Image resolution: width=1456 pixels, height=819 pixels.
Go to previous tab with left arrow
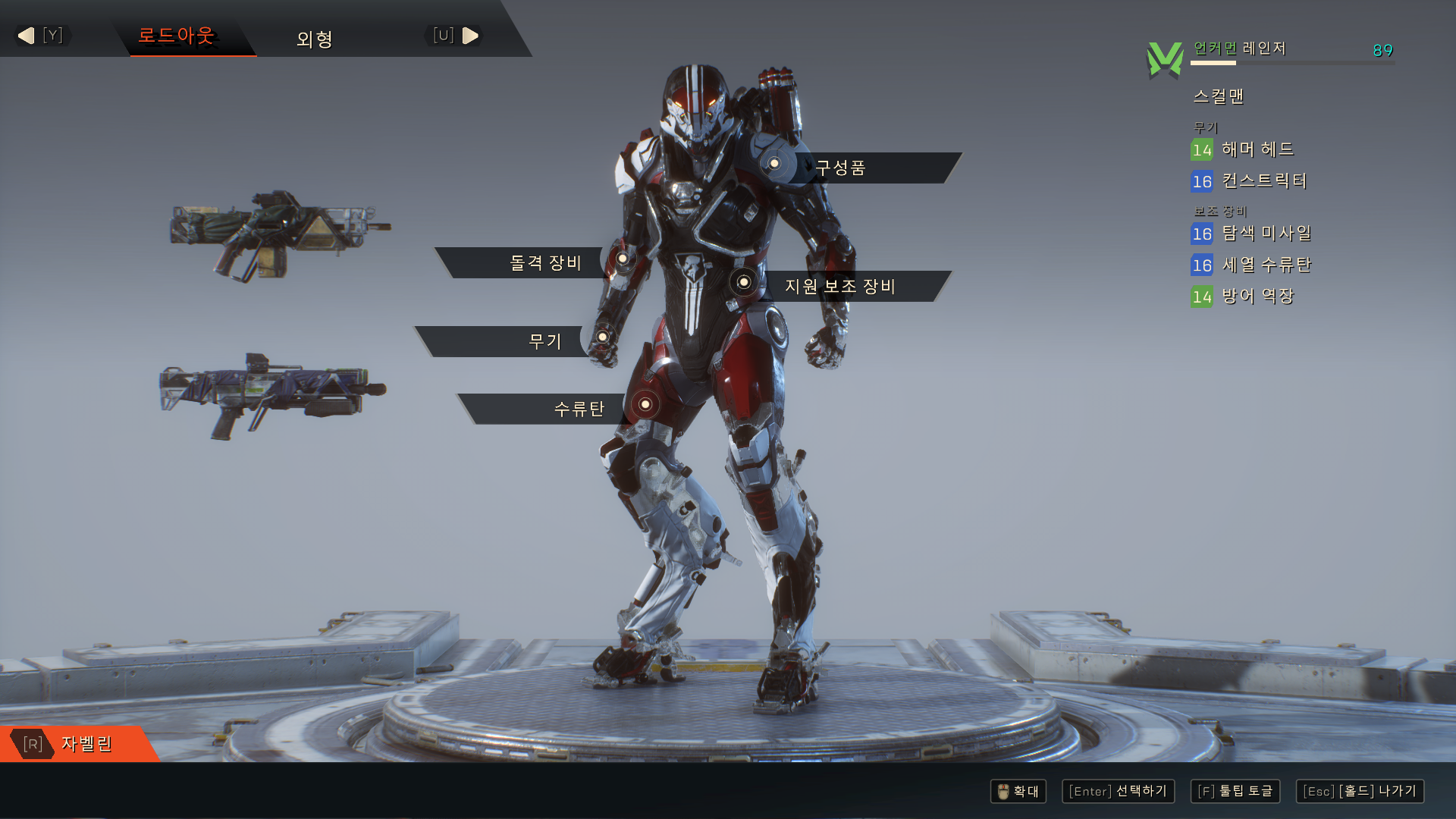pos(27,36)
